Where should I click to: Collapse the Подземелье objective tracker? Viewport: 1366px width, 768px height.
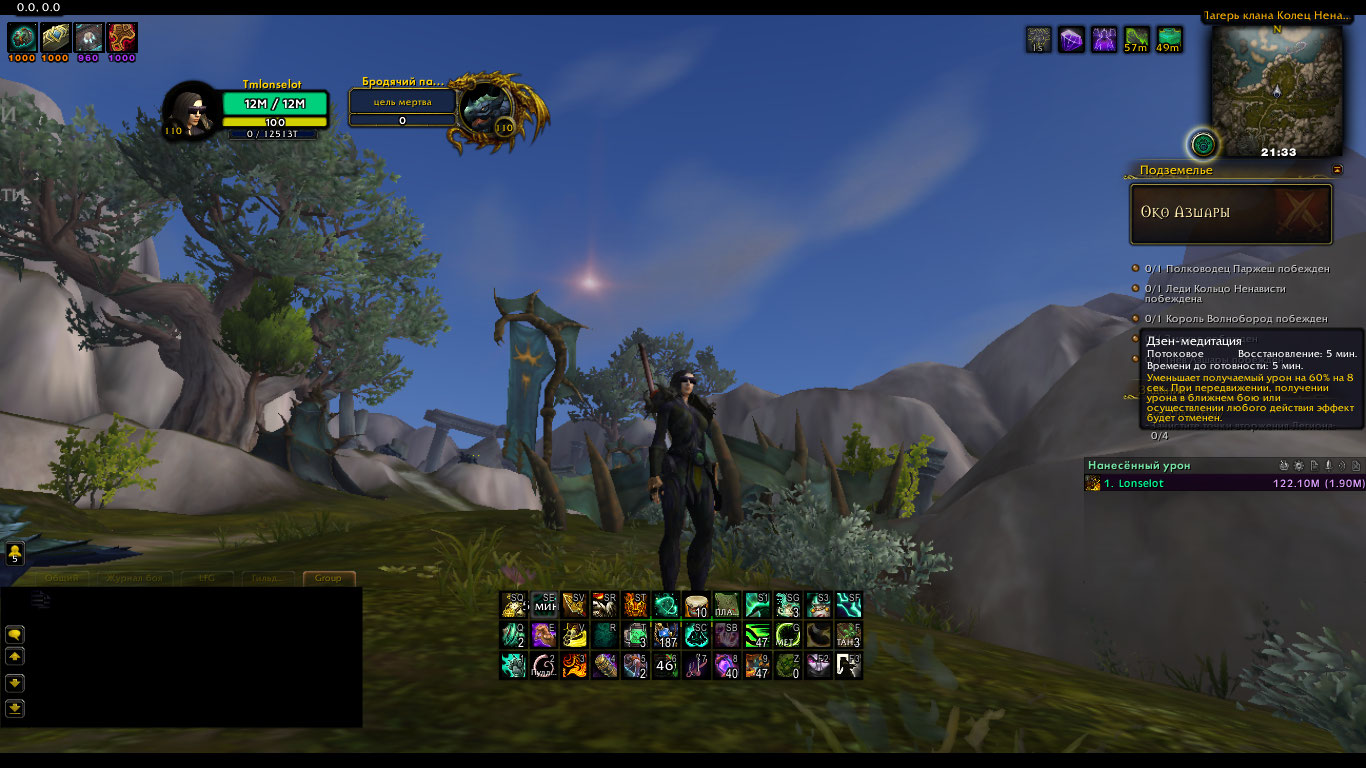pos(1337,170)
